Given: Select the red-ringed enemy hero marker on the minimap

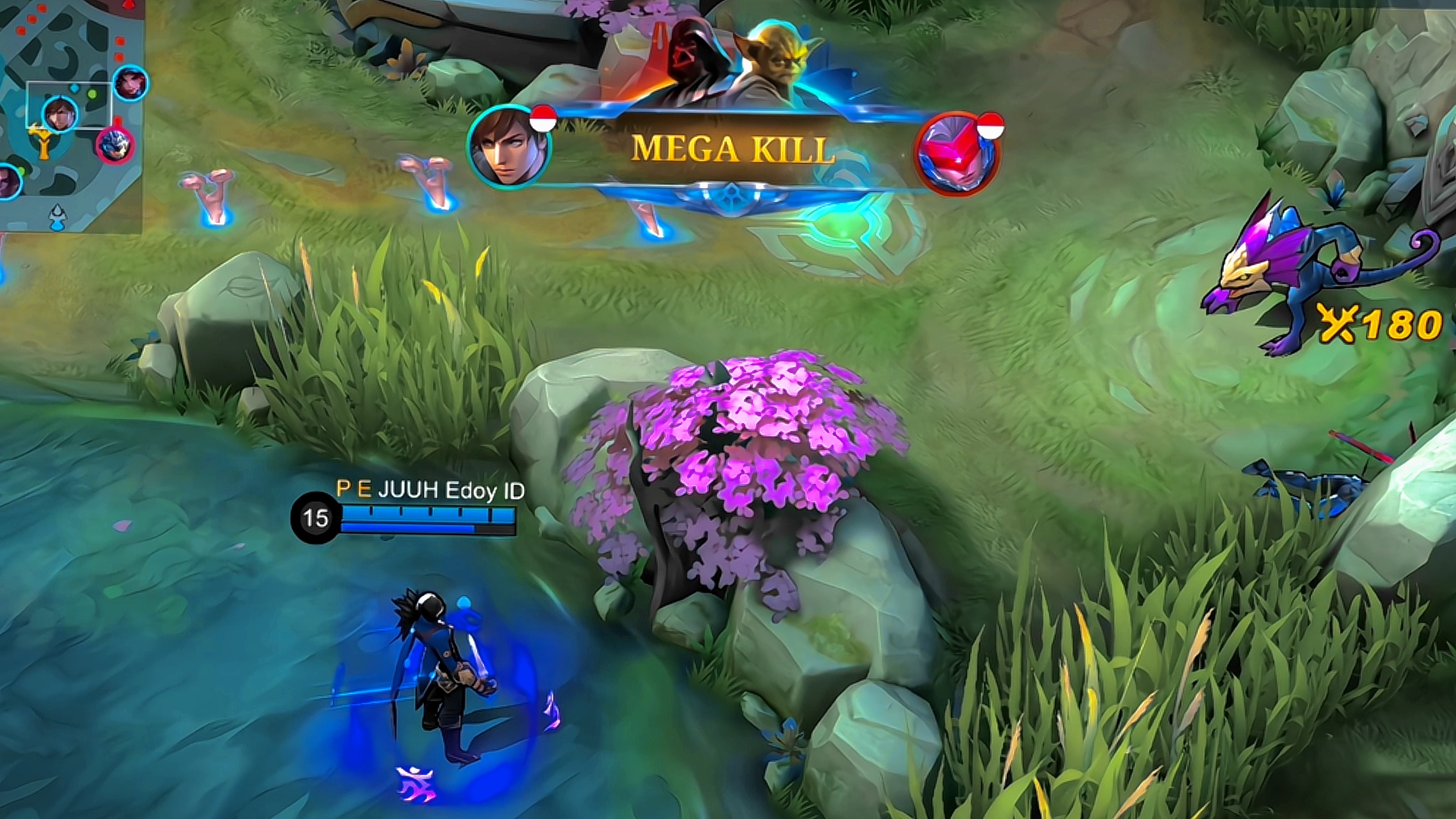Looking at the screenshot, I should click(x=115, y=144).
